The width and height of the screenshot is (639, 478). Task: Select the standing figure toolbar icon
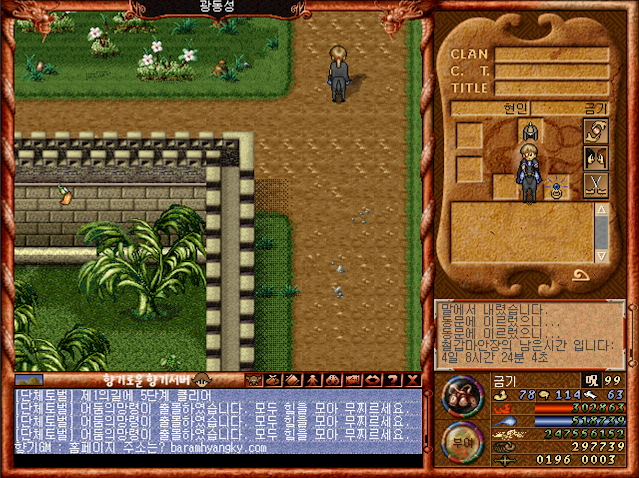(x=311, y=380)
